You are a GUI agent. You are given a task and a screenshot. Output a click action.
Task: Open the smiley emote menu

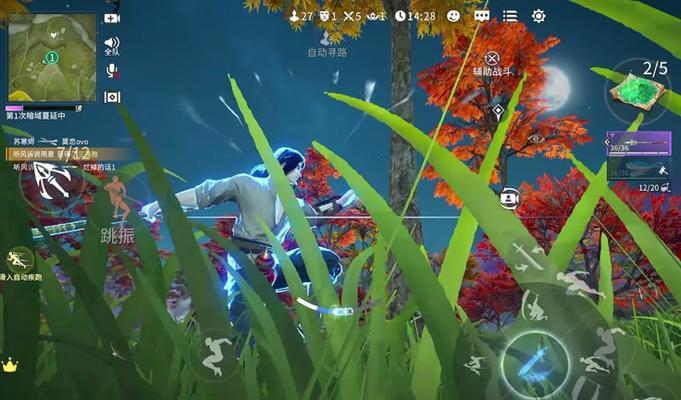[453, 16]
